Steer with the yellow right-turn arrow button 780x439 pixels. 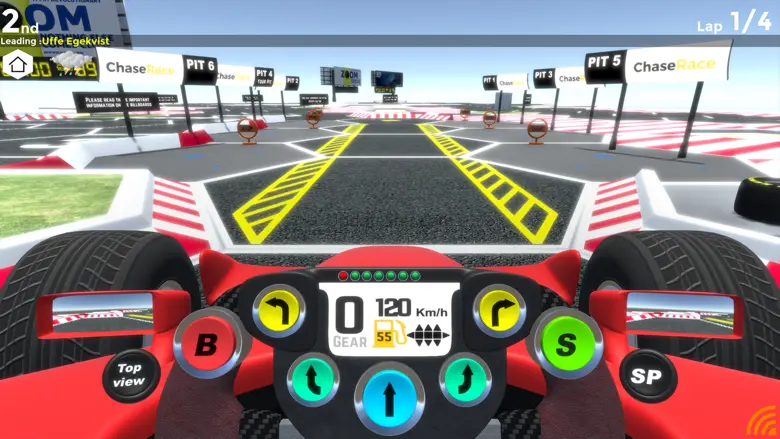tap(498, 309)
